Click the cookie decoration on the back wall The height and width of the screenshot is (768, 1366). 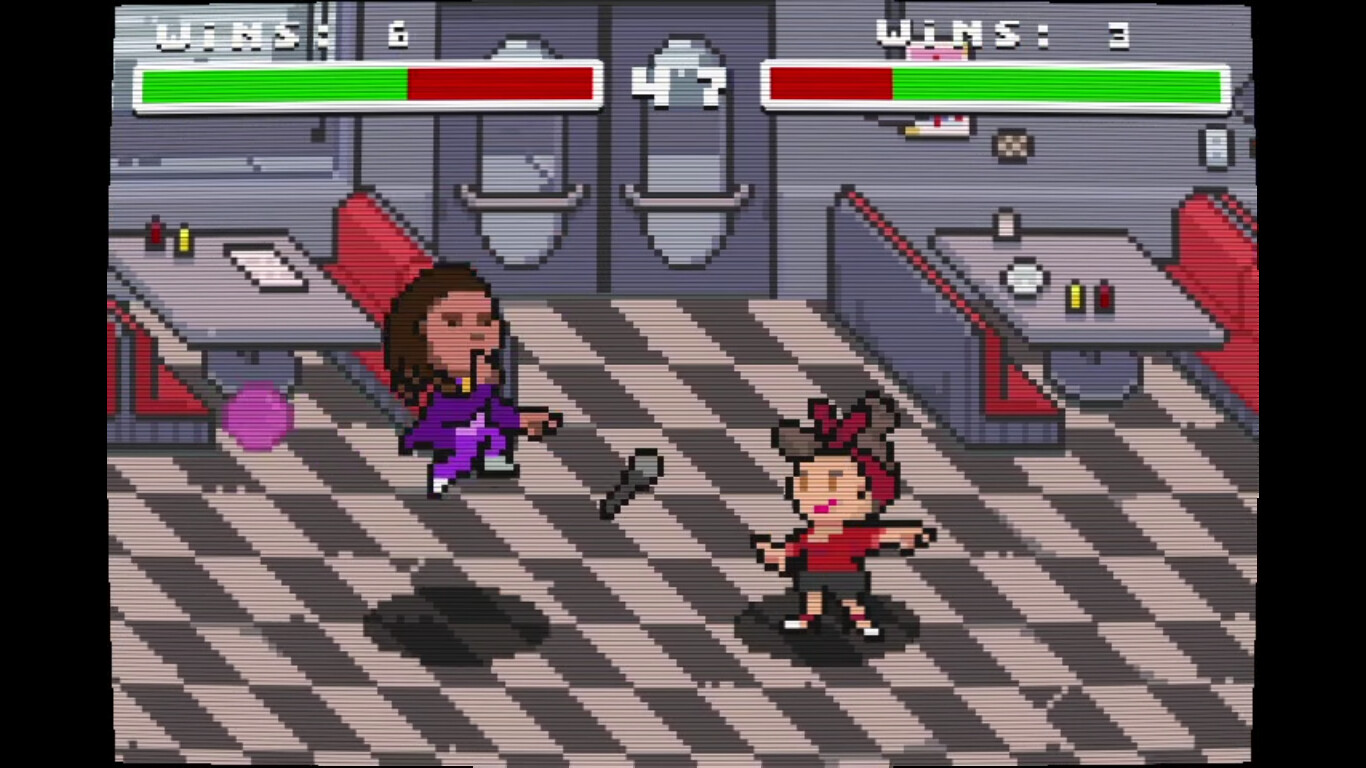pos(1013,146)
